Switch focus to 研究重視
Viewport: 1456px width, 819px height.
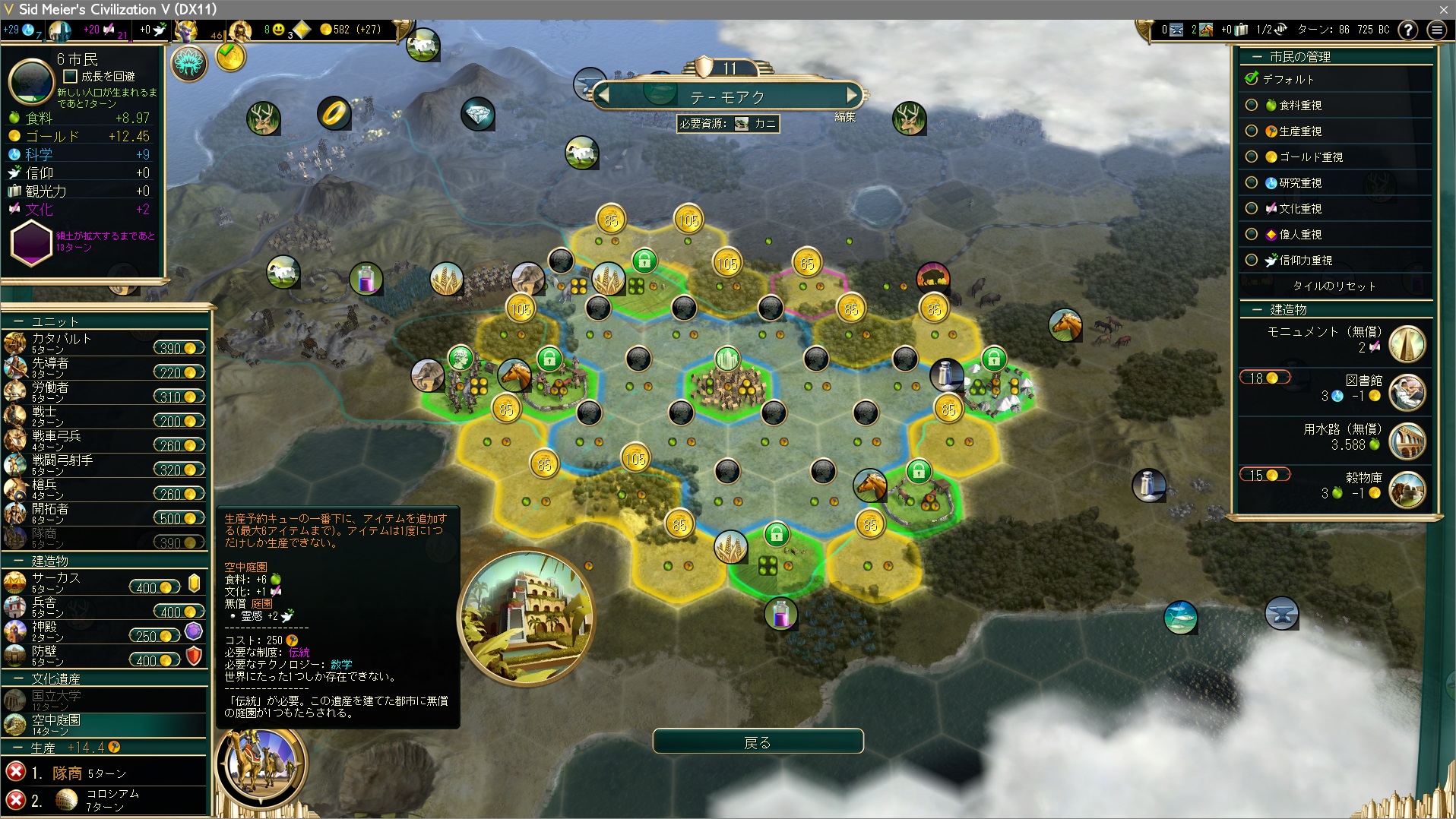coord(1252,183)
